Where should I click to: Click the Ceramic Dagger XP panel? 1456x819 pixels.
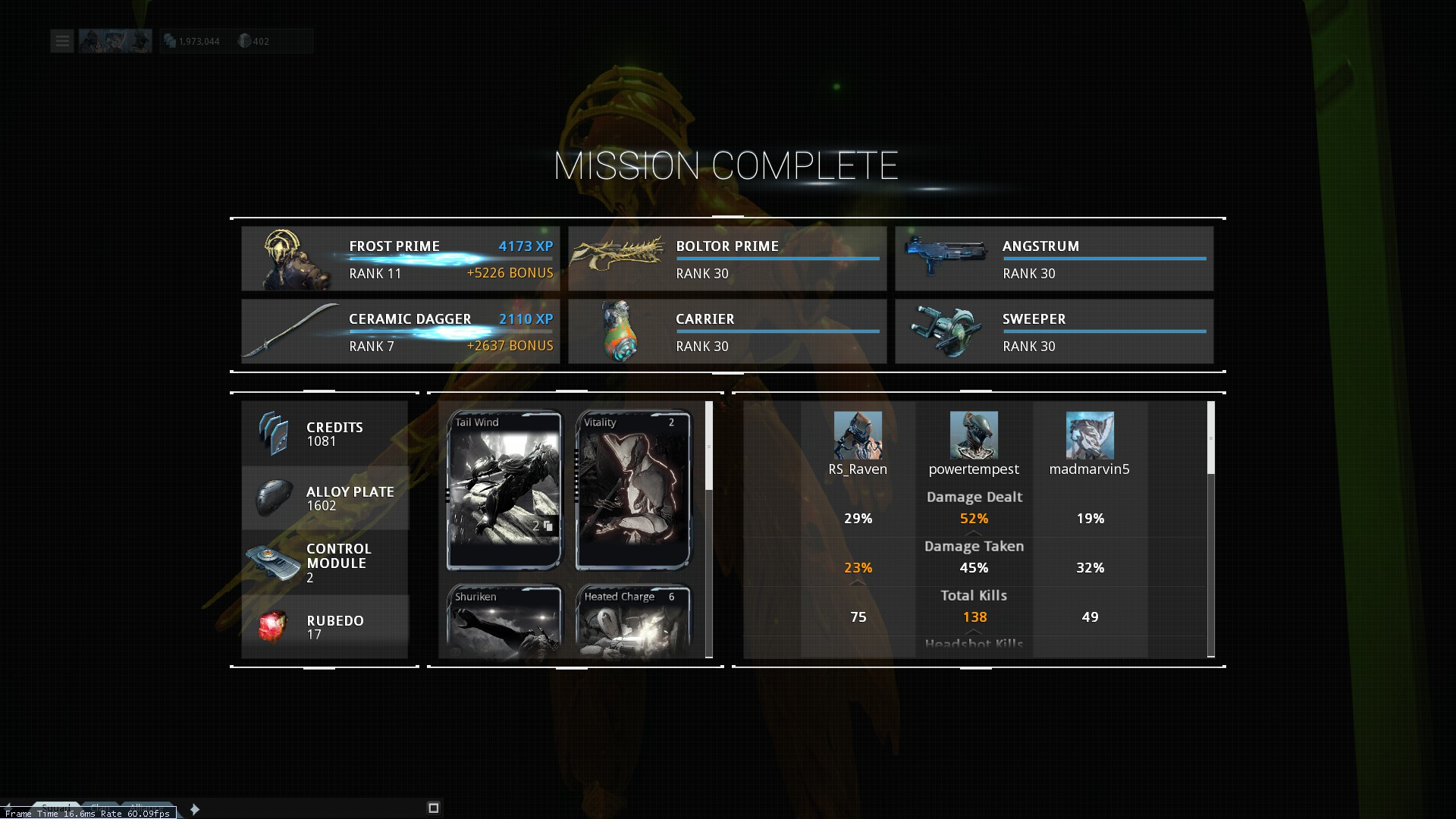[400, 331]
